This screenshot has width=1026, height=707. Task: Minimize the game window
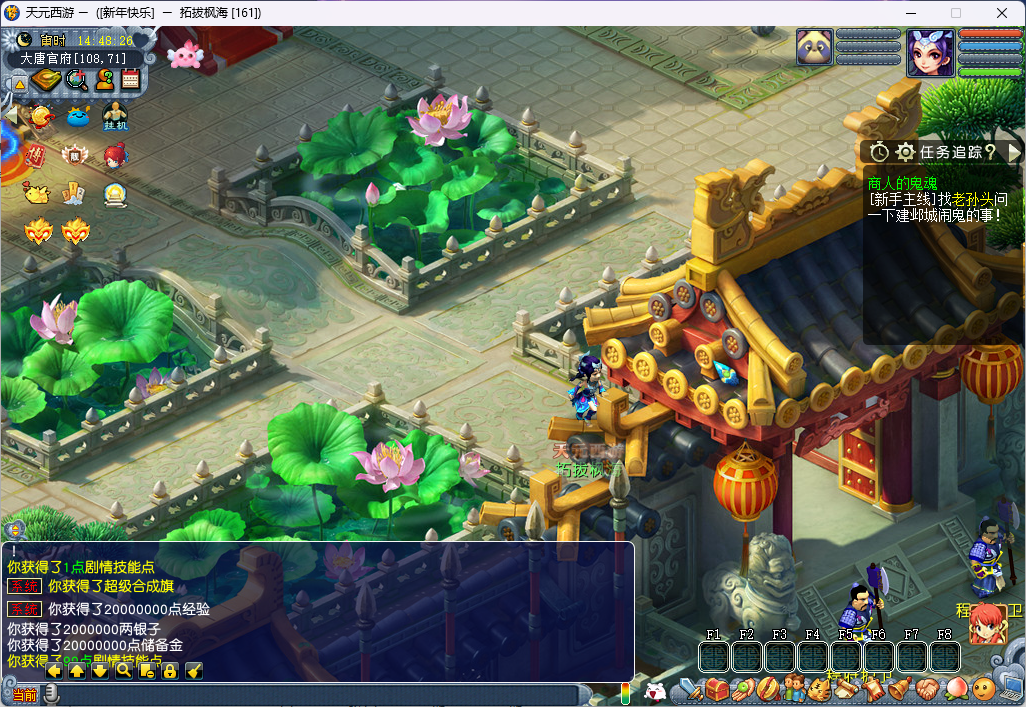pos(909,13)
